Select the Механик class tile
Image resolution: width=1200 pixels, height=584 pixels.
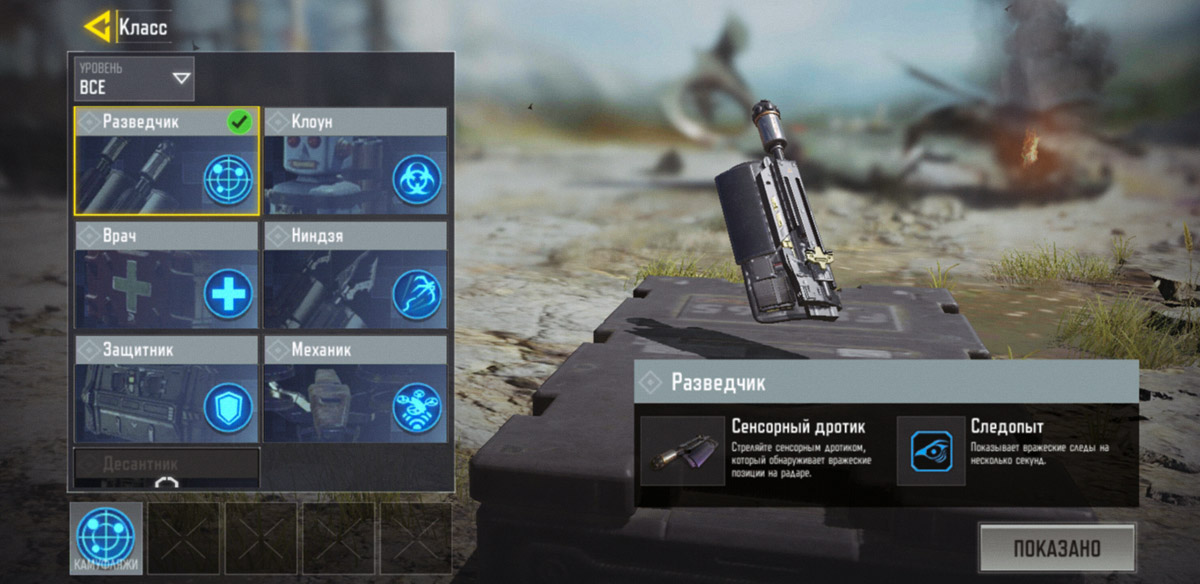coord(355,390)
